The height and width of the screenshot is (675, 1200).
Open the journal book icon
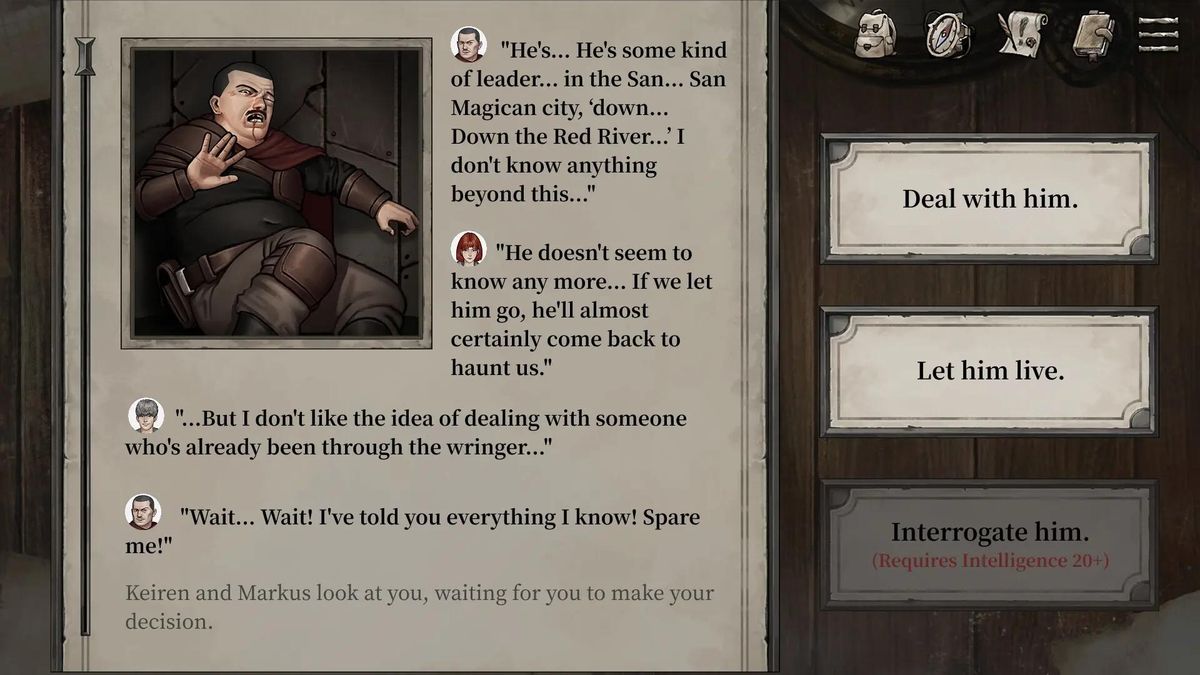coord(1093,35)
